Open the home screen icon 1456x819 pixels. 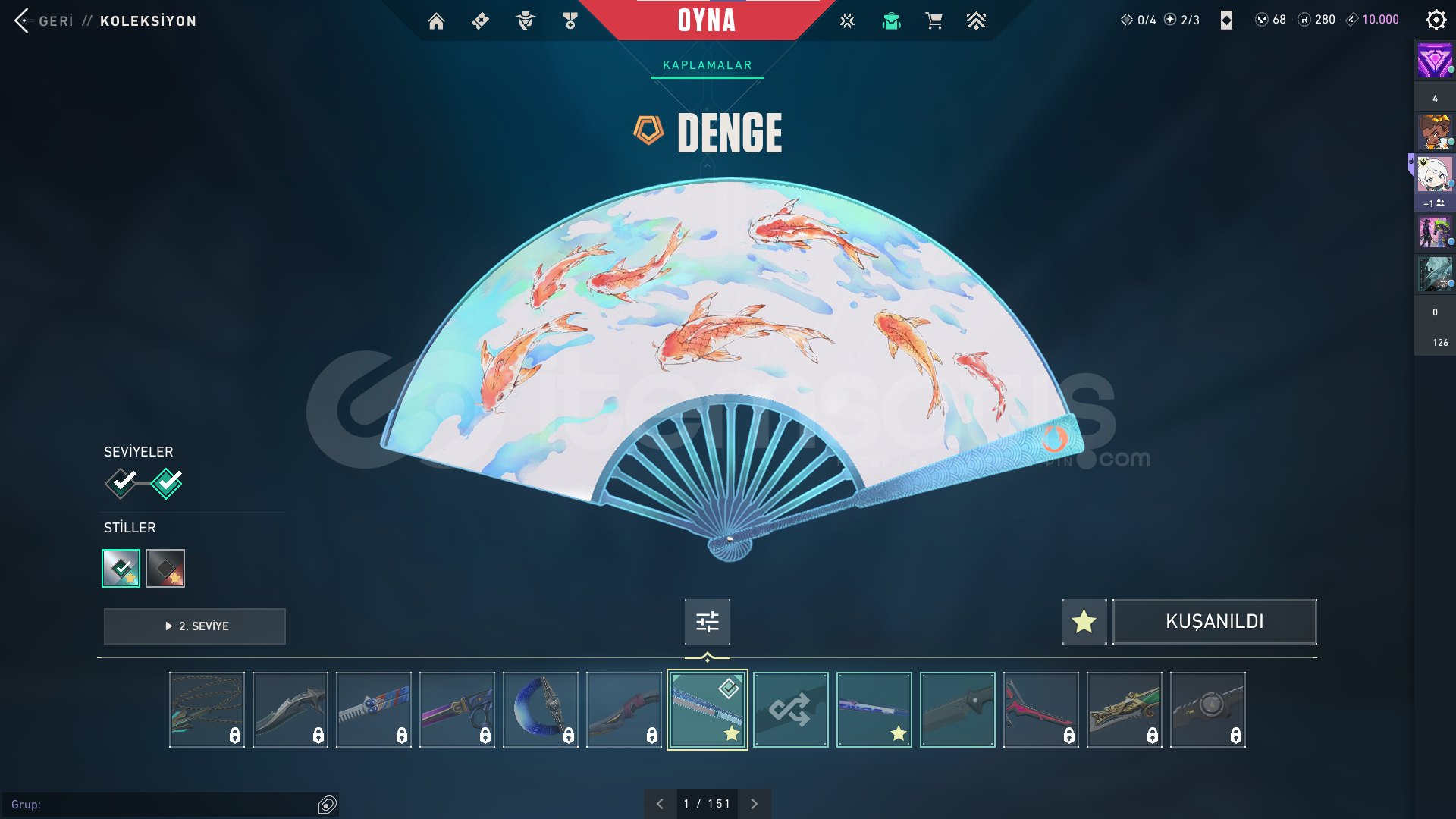click(436, 21)
